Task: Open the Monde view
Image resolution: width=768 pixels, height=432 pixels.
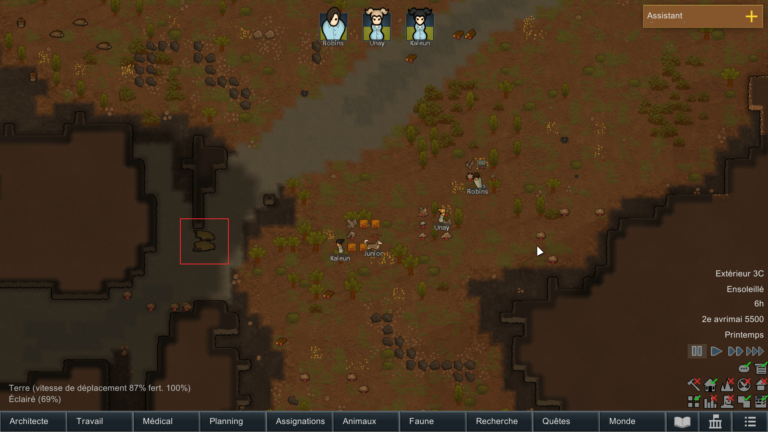Action: (x=631, y=422)
